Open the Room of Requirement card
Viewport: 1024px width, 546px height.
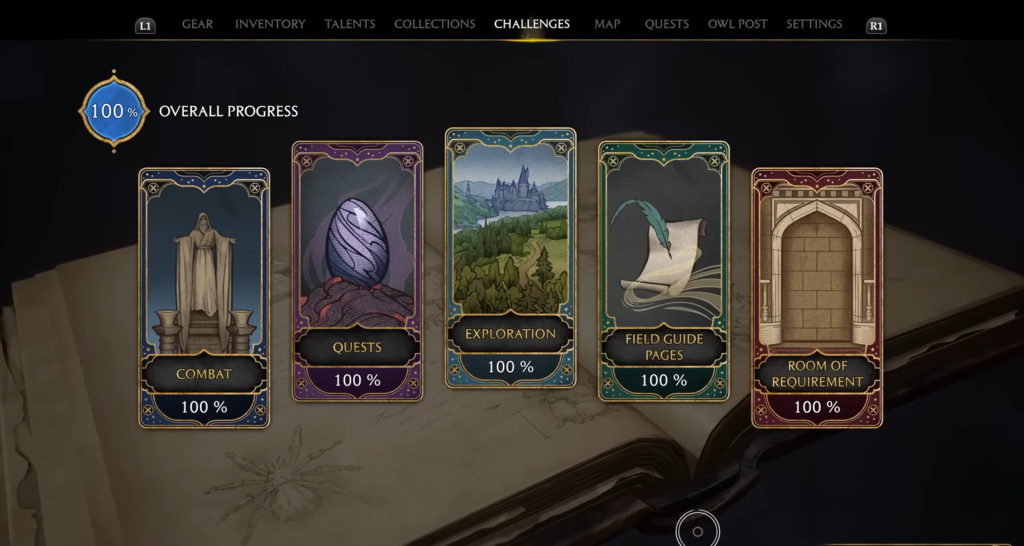817,297
